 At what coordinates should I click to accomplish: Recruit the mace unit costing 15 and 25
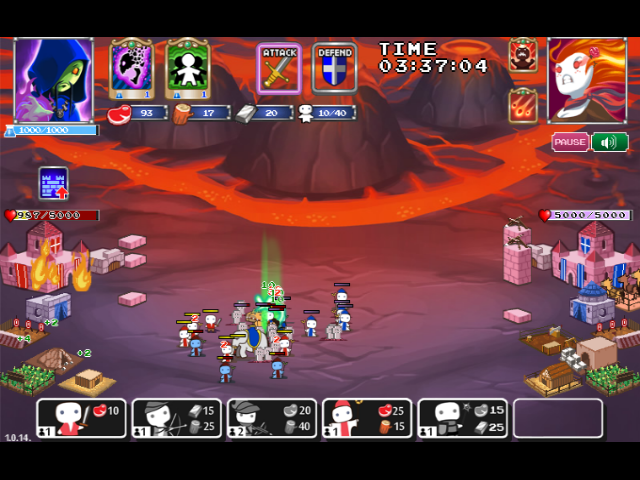point(461,418)
